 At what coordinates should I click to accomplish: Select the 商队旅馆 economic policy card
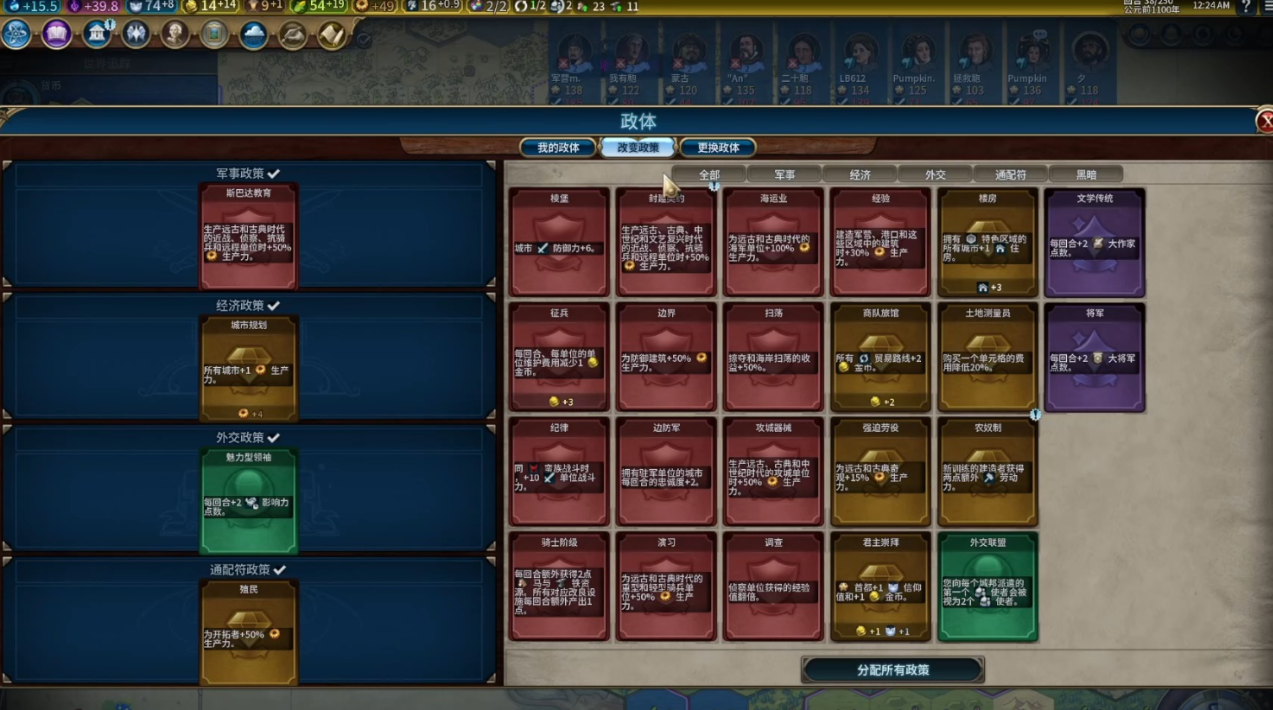(x=880, y=357)
